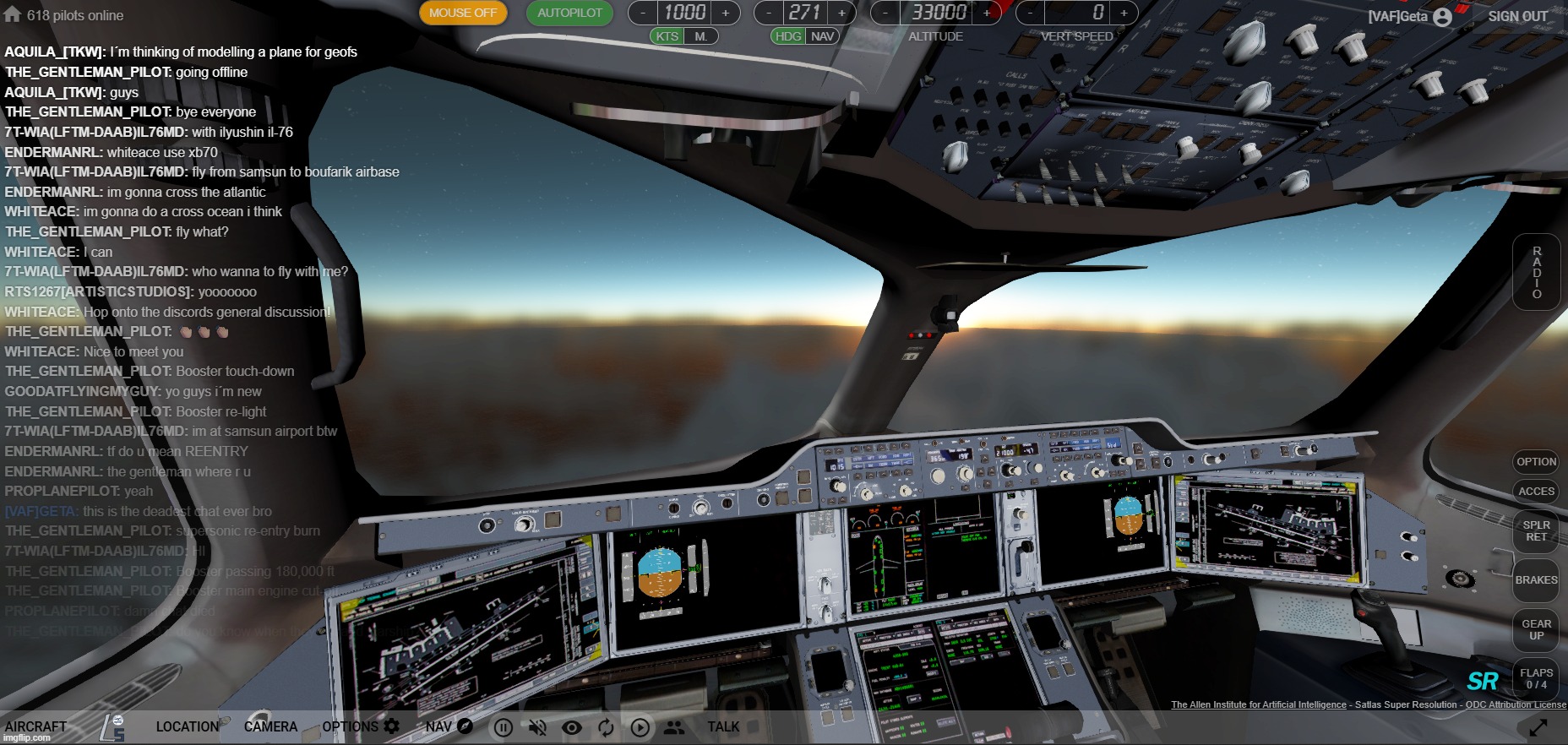This screenshot has height=745, width=1568.
Task: Pause the simulation
Action: coord(503,727)
